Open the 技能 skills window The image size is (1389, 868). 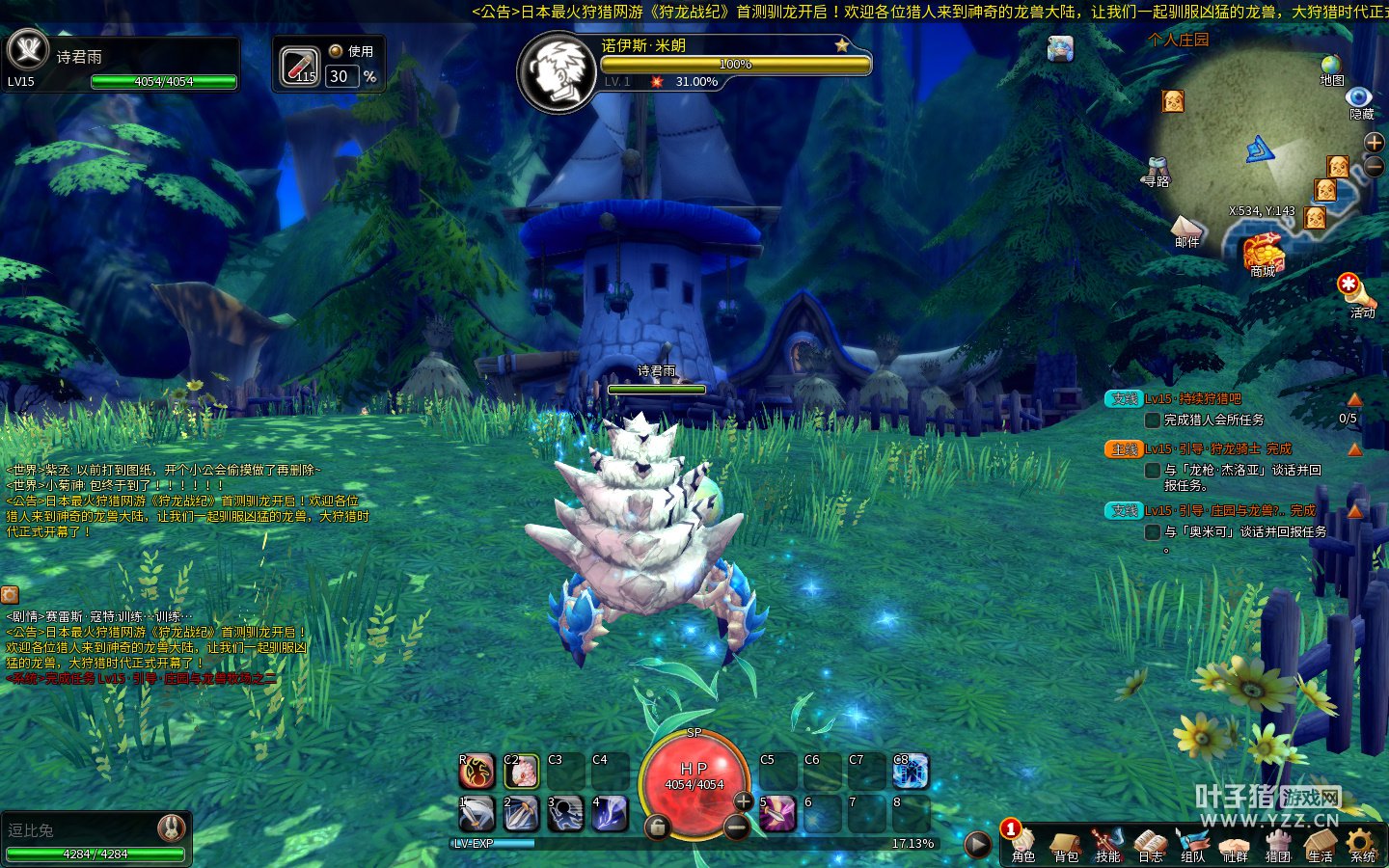tap(1108, 845)
